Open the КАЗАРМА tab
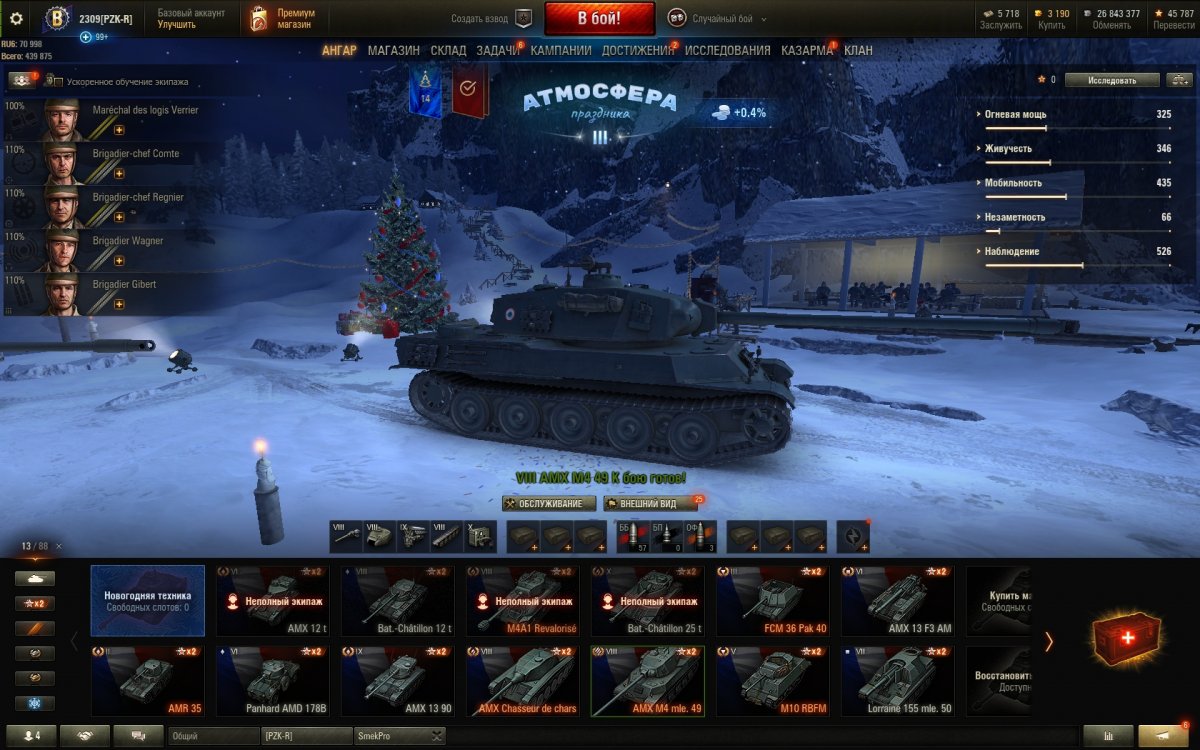1200x750 pixels. (x=806, y=50)
